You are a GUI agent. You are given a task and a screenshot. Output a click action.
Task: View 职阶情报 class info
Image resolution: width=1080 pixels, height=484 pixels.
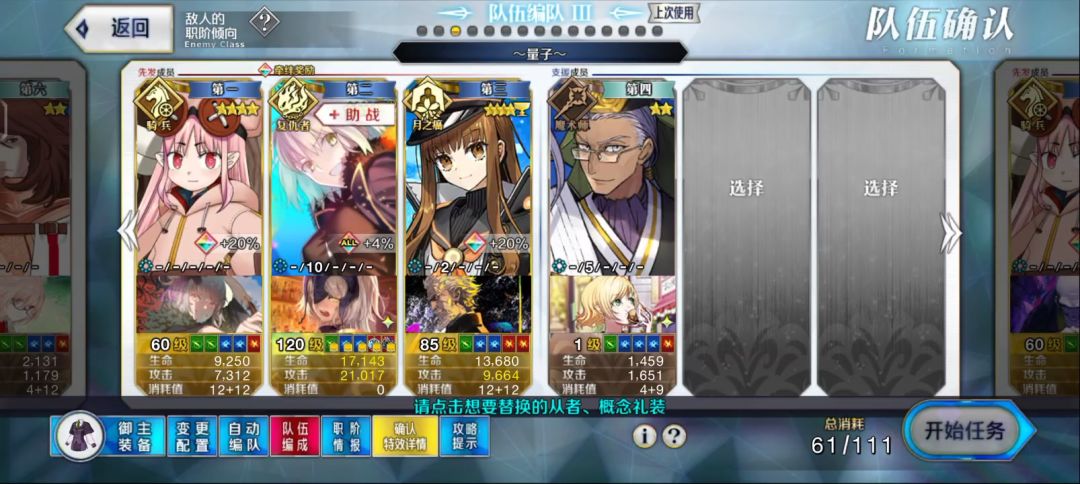(347, 436)
